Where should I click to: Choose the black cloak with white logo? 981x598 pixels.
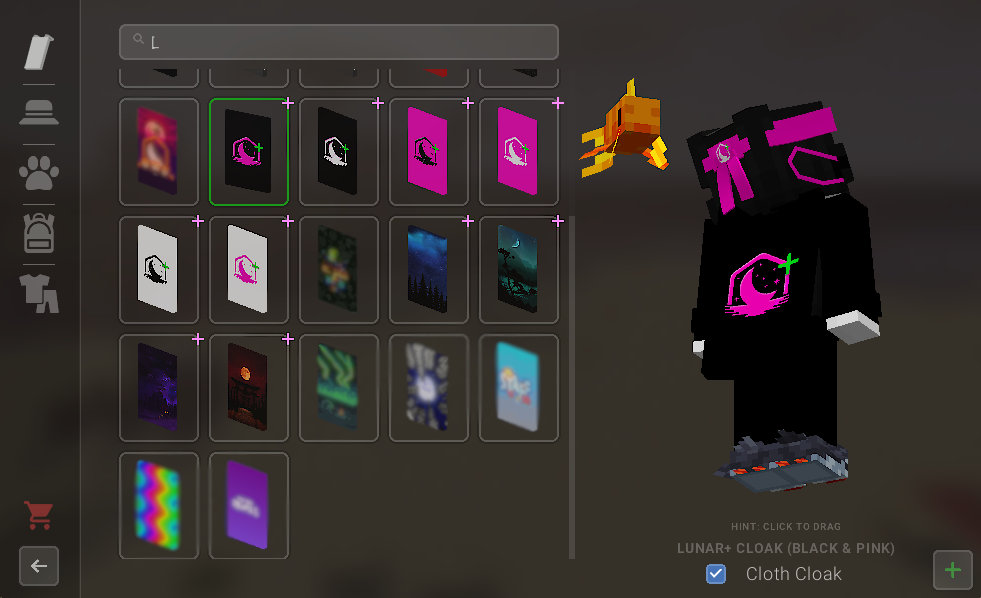click(339, 151)
